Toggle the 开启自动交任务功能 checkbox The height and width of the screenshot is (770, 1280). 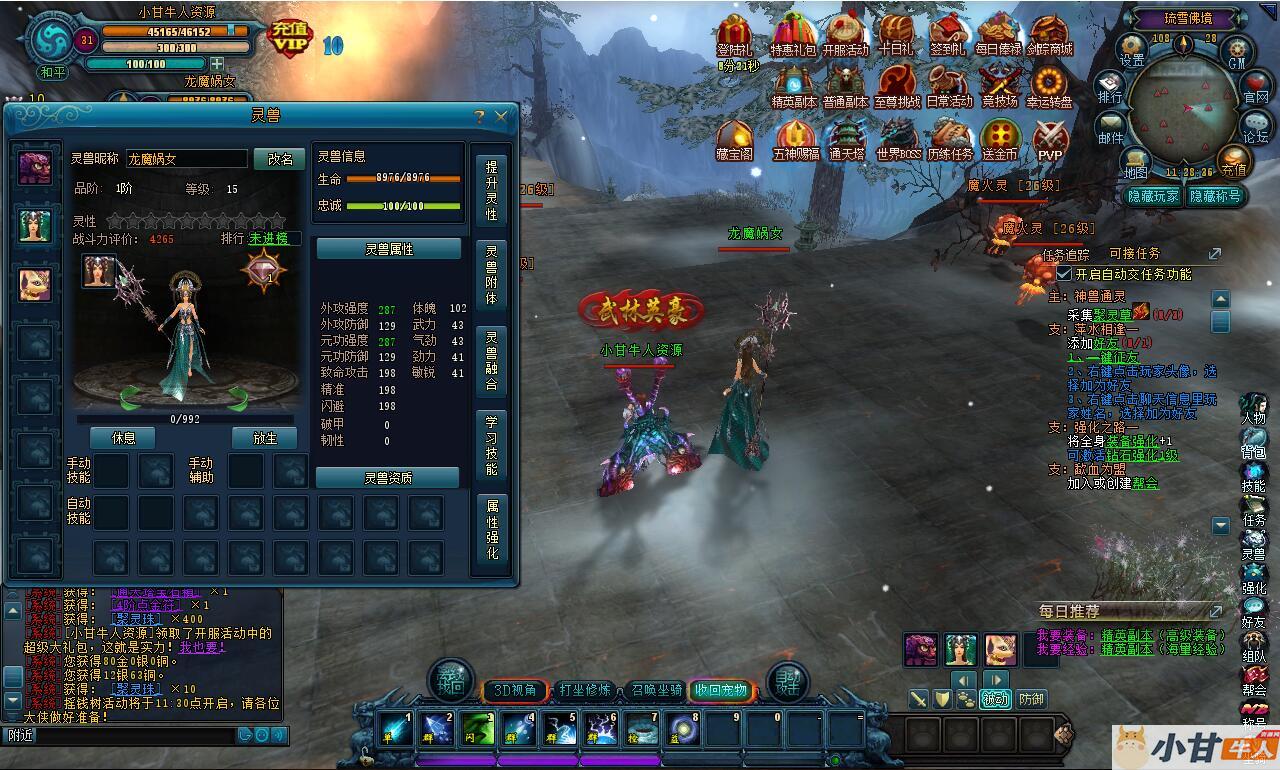1064,274
